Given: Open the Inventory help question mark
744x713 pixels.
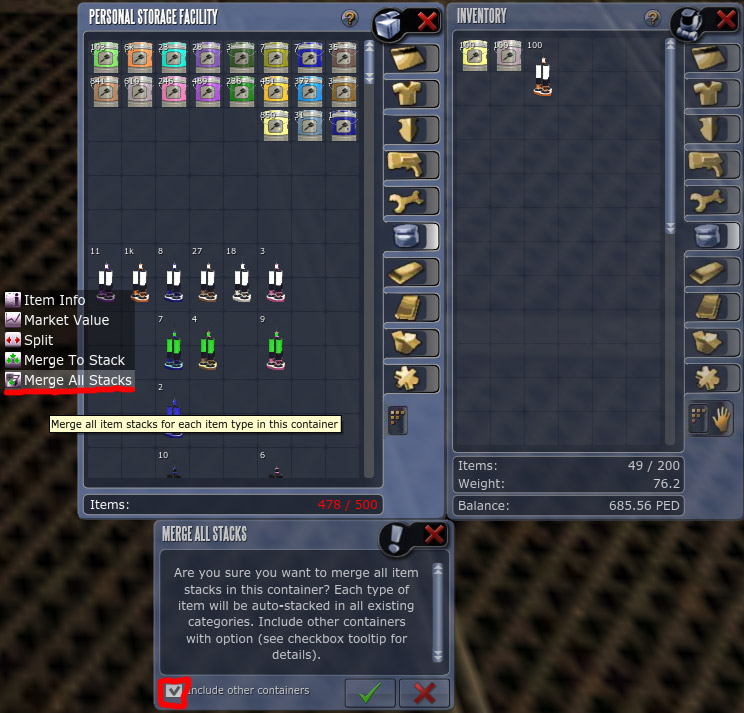Looking at the screenshot, I should pos(652,18).
